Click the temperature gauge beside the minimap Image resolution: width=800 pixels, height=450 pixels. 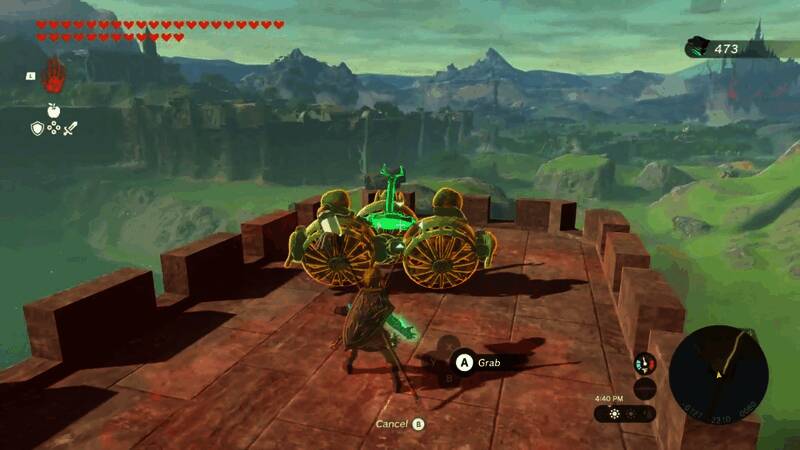(645, 363)
